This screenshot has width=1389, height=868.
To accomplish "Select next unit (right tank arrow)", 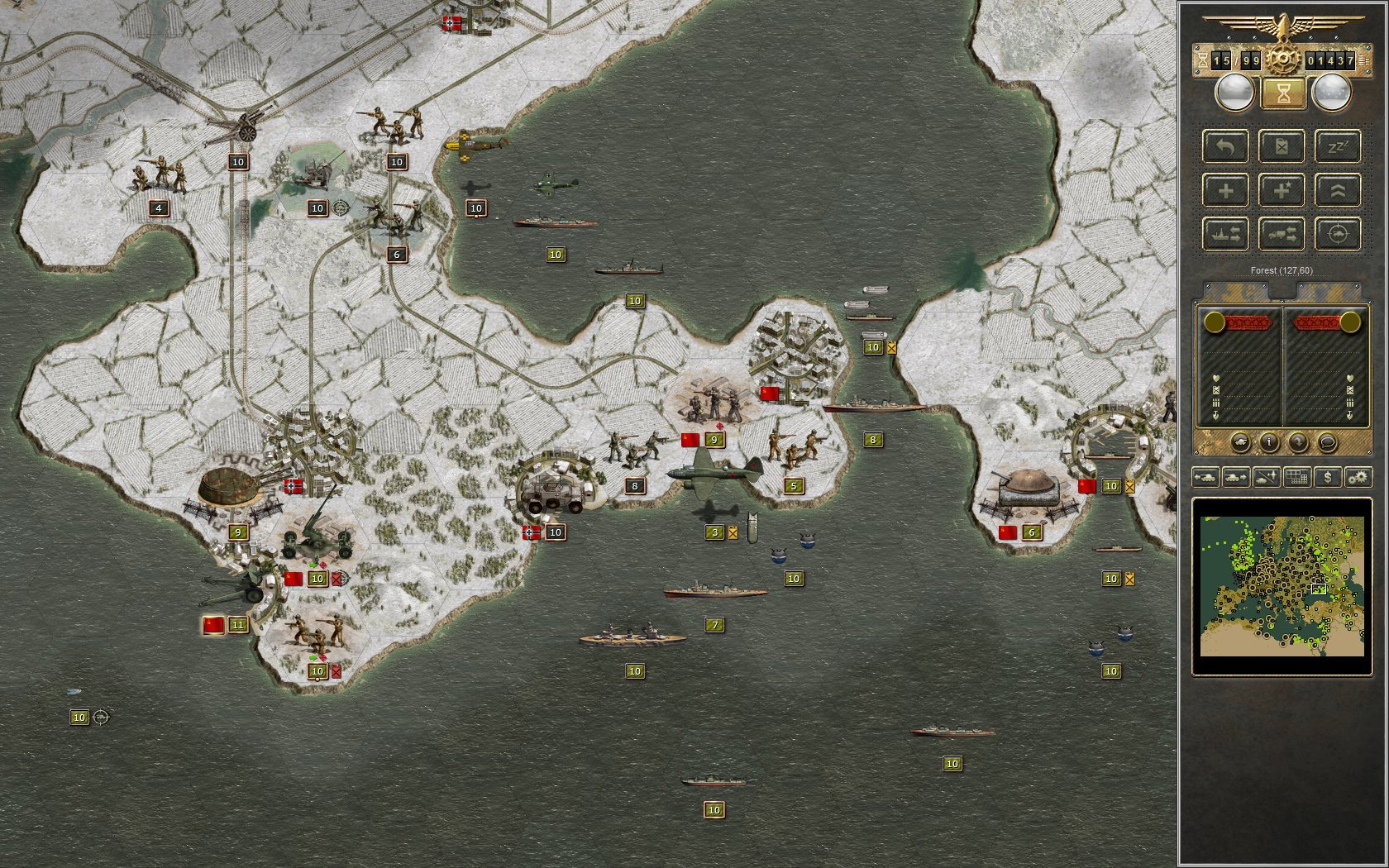I will click(1235, 478).
